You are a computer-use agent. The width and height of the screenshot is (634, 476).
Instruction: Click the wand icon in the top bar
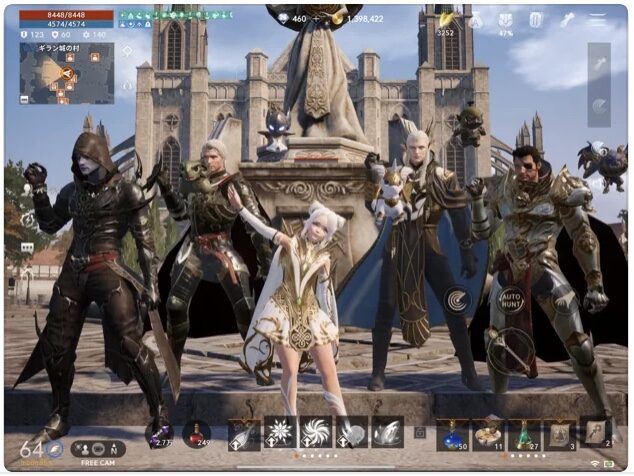click(567, 20)
